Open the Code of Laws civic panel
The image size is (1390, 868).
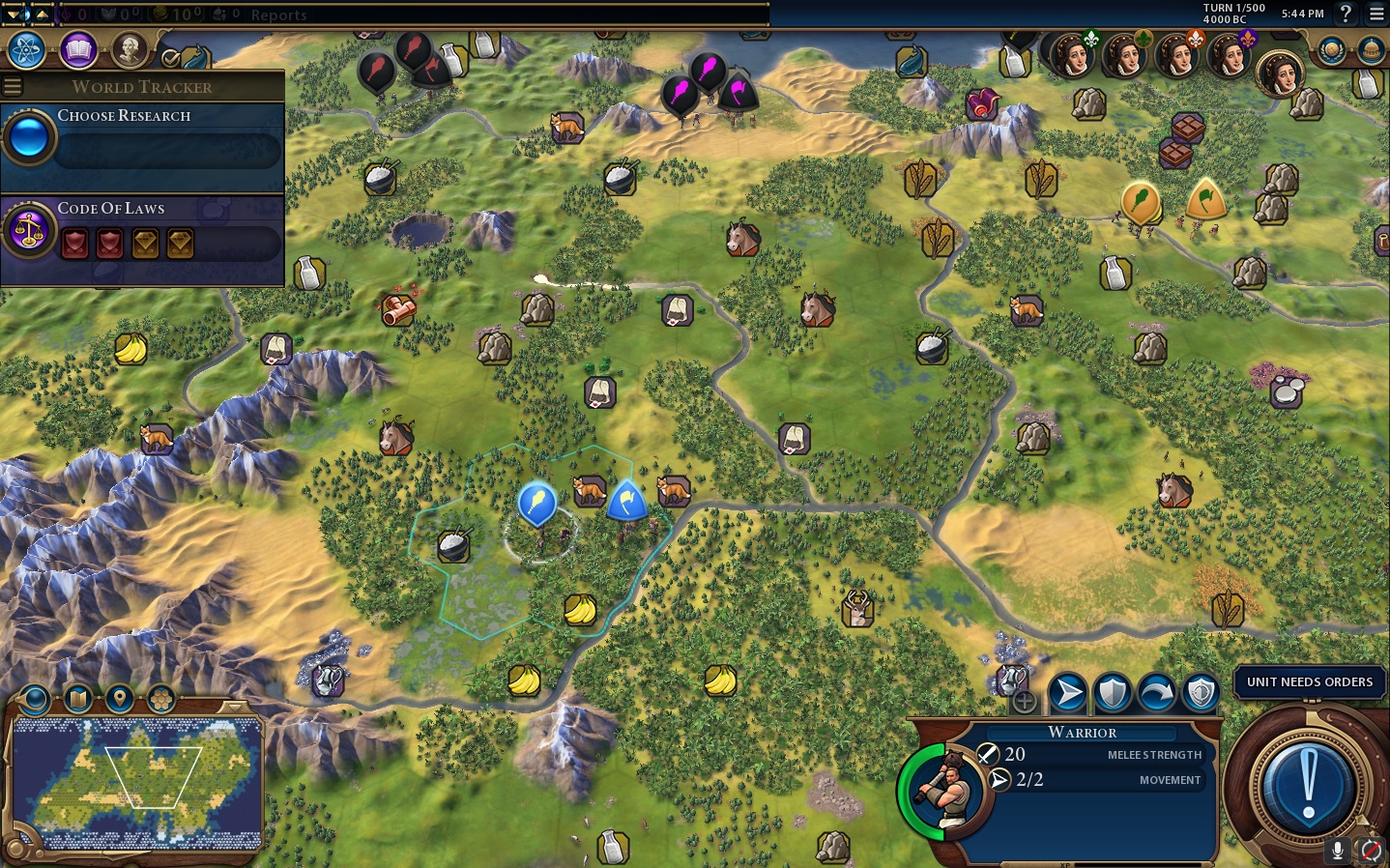coord(142,231)
